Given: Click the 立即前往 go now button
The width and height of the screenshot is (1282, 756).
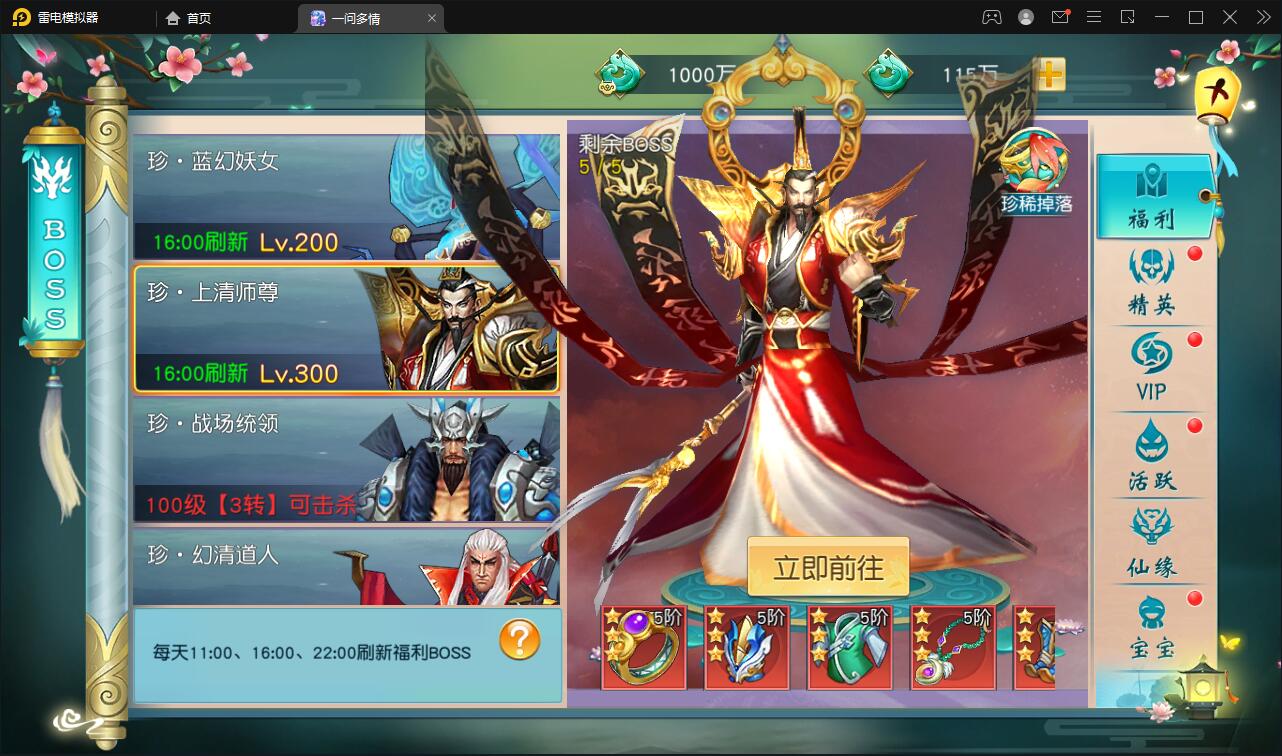Looking at the screenshot, I should coord(828,567).
